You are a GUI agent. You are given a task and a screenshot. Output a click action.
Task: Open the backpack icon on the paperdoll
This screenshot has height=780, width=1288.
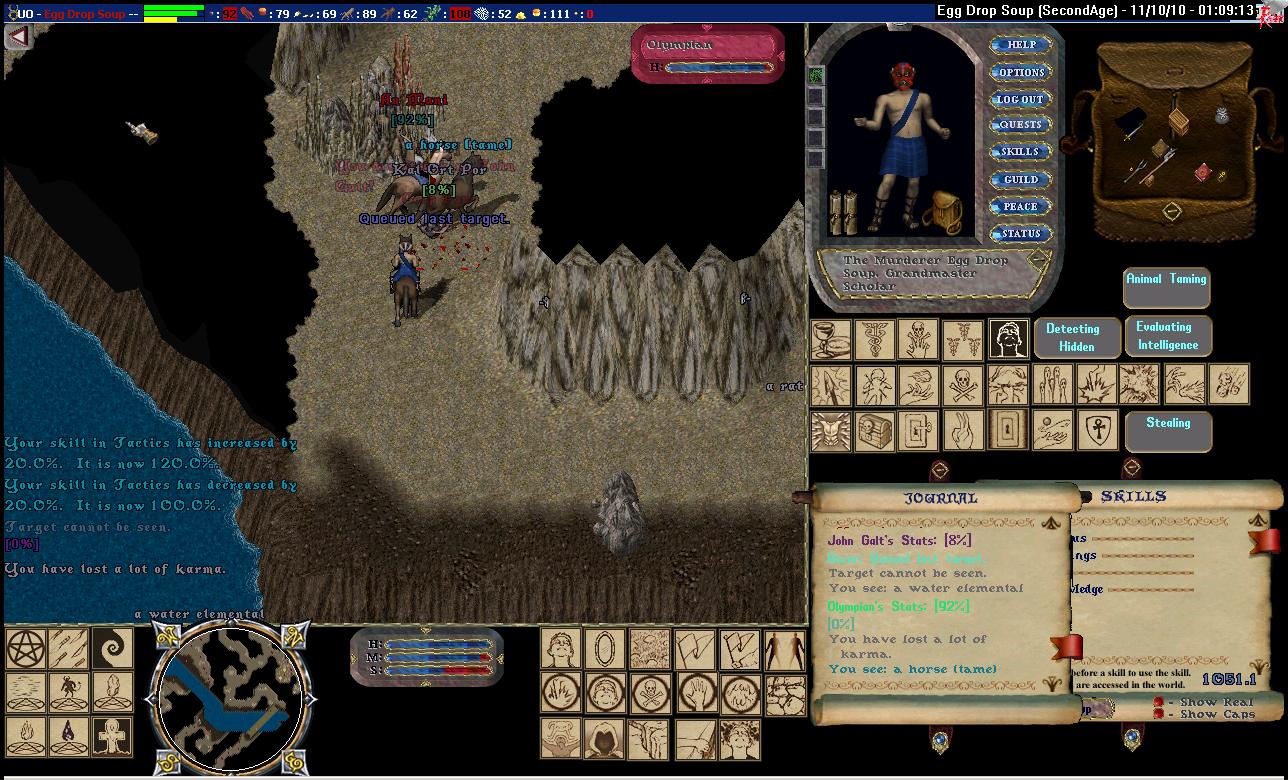pos(942,212)
